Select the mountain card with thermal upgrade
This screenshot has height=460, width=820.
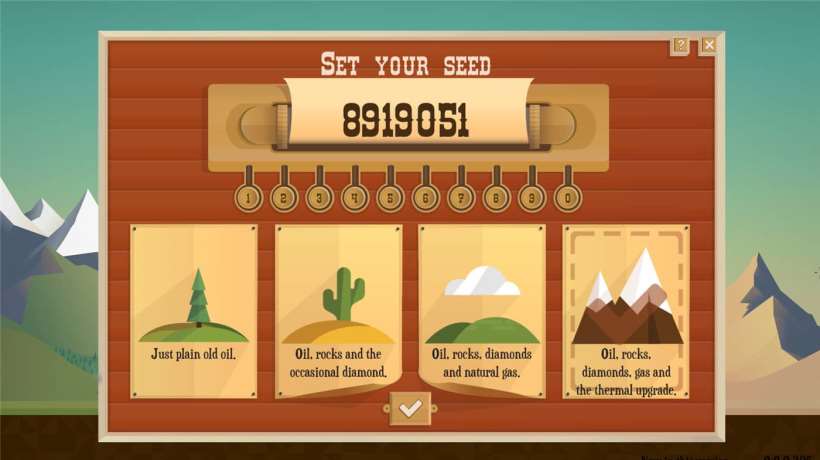point(626,310)
